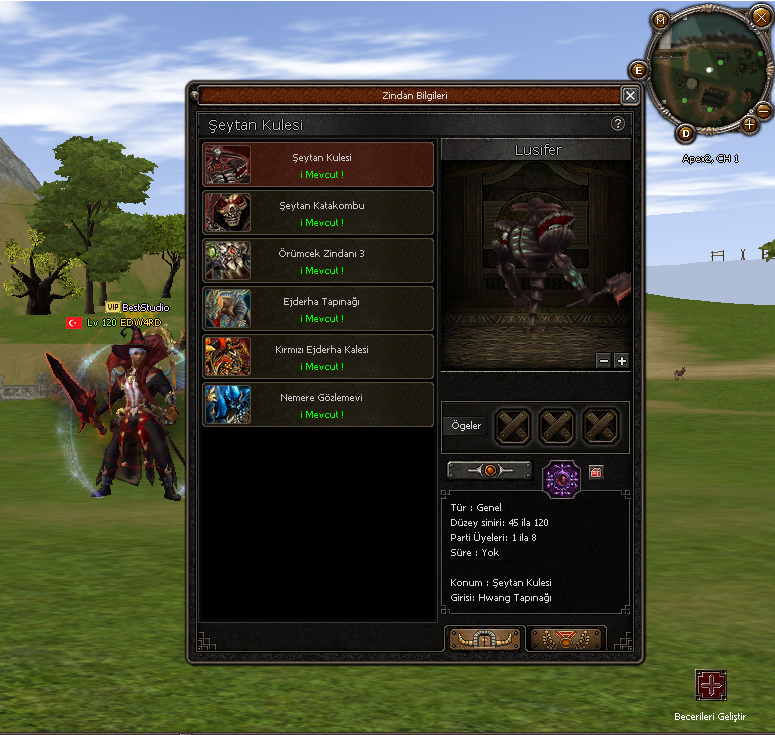Click the question mark help icon

click(x=618, y=124)
